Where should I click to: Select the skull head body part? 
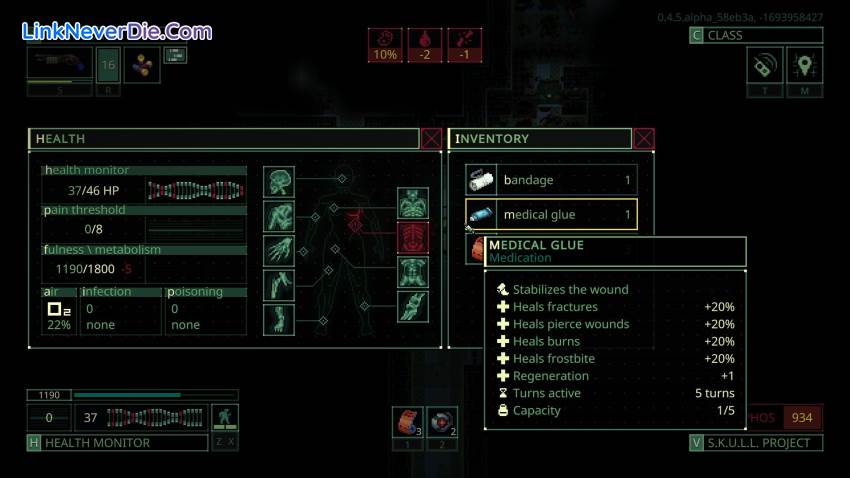point(279,181)
